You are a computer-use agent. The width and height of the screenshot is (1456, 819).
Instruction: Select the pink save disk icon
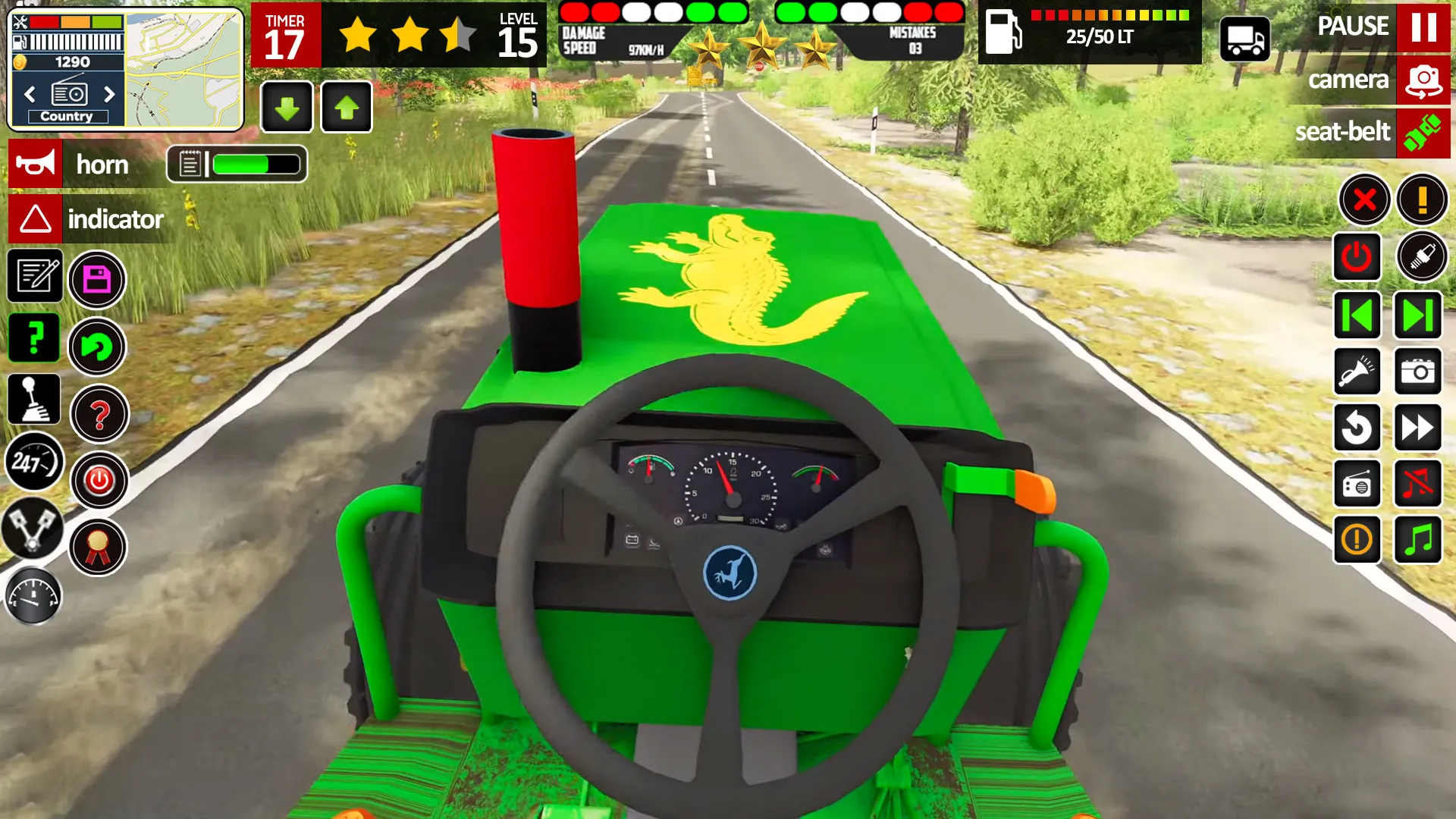pyautogui.click(x=97, y=280)
